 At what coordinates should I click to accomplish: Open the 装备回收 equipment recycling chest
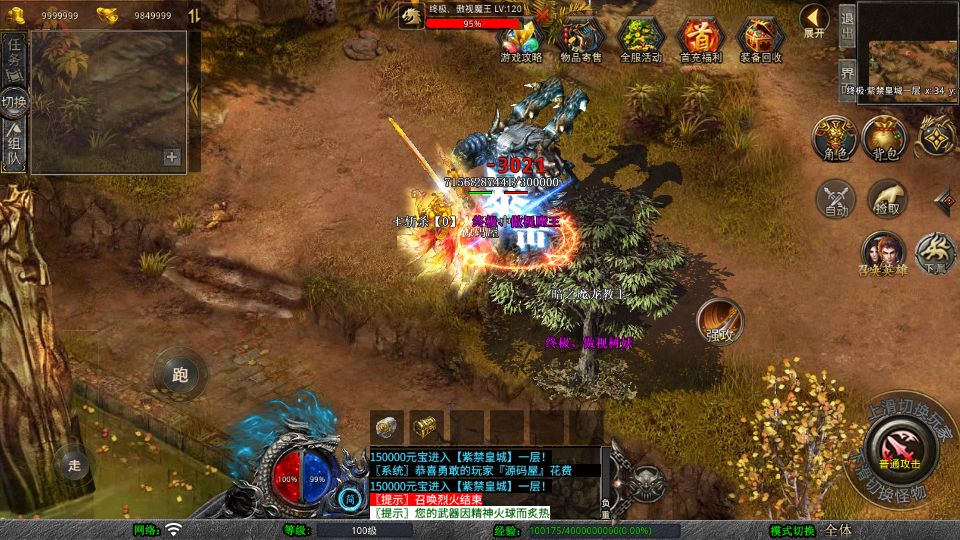761,40
